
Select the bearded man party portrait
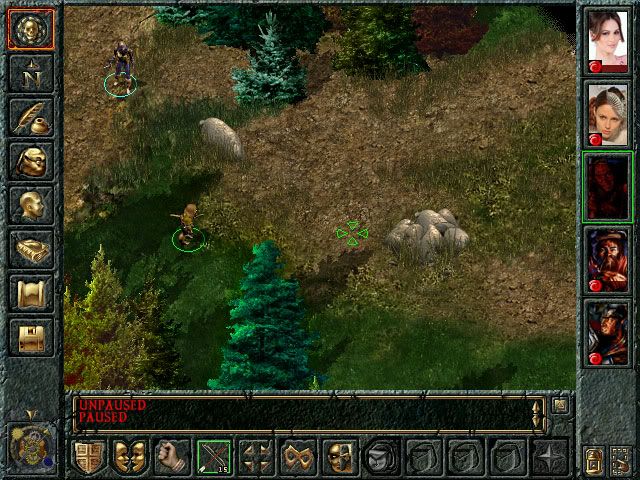point(607,259)
